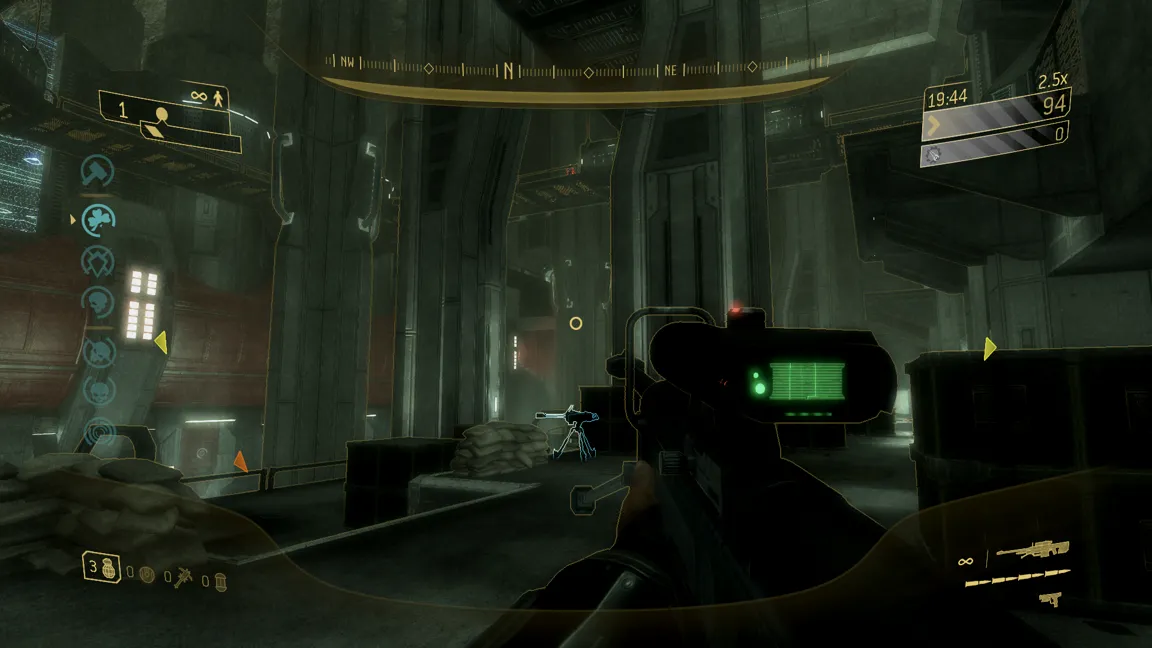Screen dimensions: 1152x648
Task: Click the compass bar's N heading
Action: point(509,70)
